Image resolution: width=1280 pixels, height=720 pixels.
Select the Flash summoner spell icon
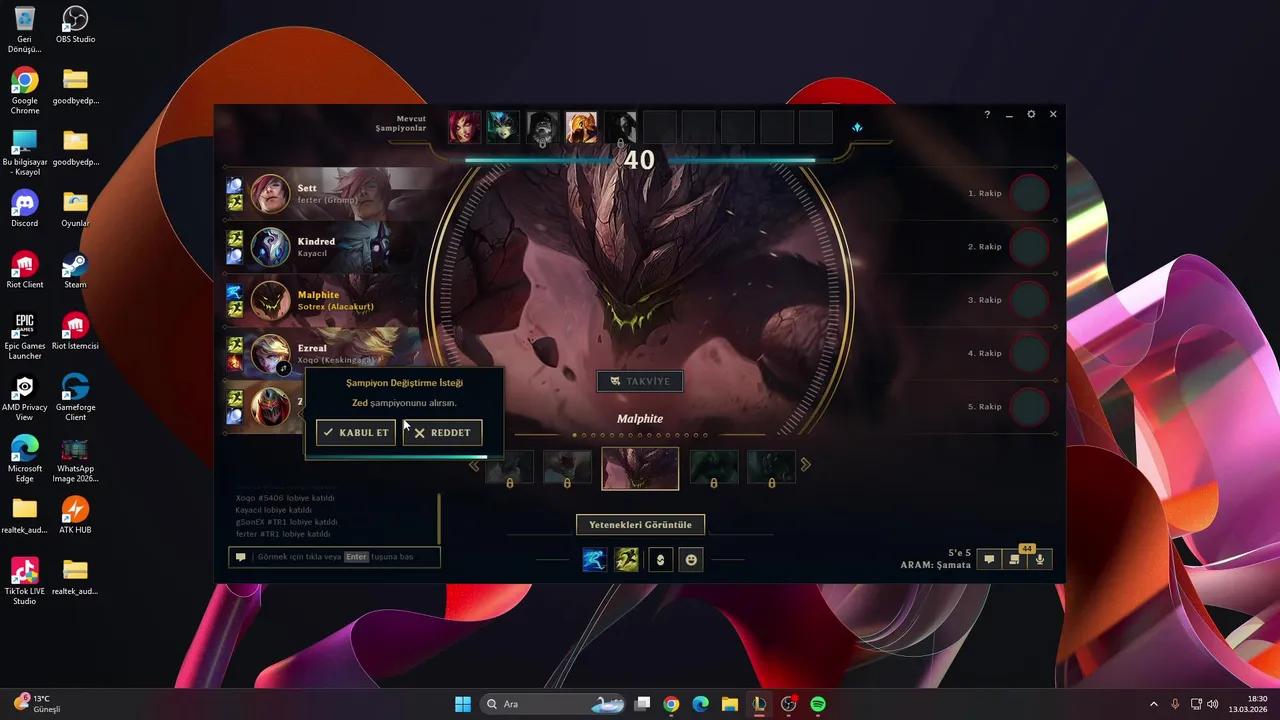pos(594,560)
